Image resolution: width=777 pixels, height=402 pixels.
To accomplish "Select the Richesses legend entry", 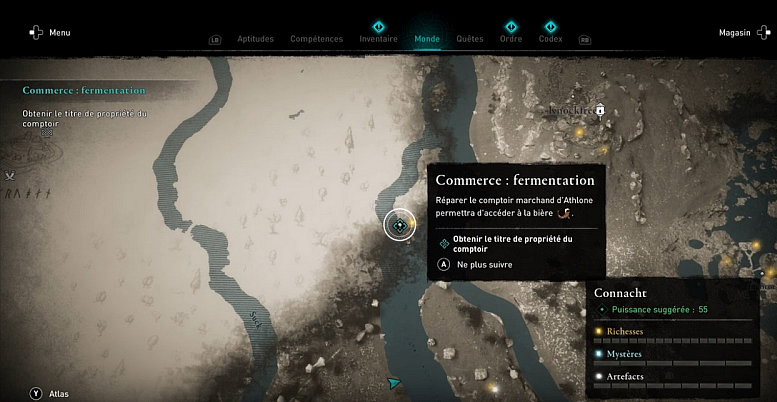I will tap(625, 331).
